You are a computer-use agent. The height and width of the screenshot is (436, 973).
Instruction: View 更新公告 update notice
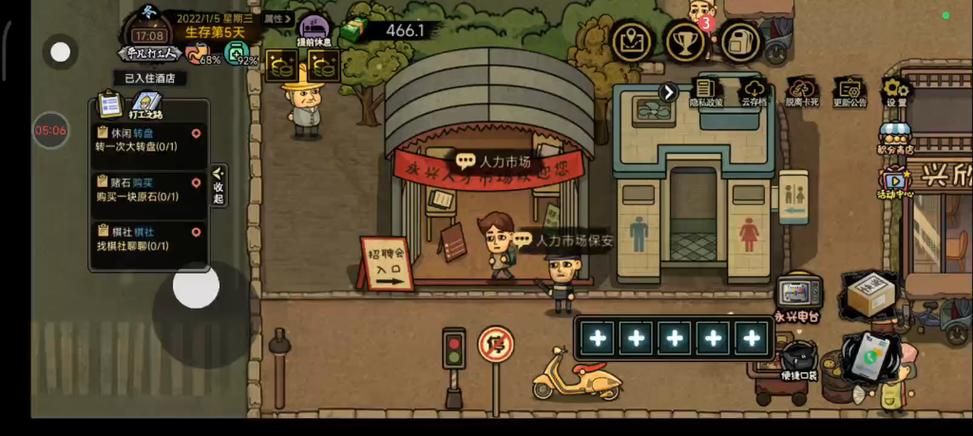(x=849, y=92)
